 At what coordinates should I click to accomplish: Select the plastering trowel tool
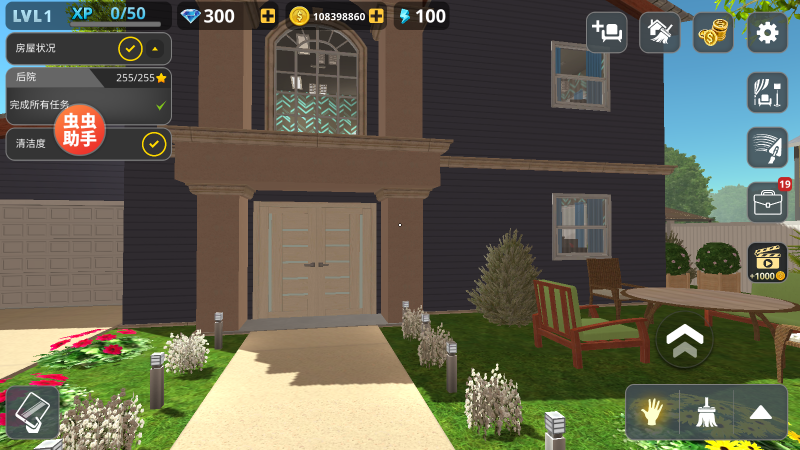(x=767, y=148)
